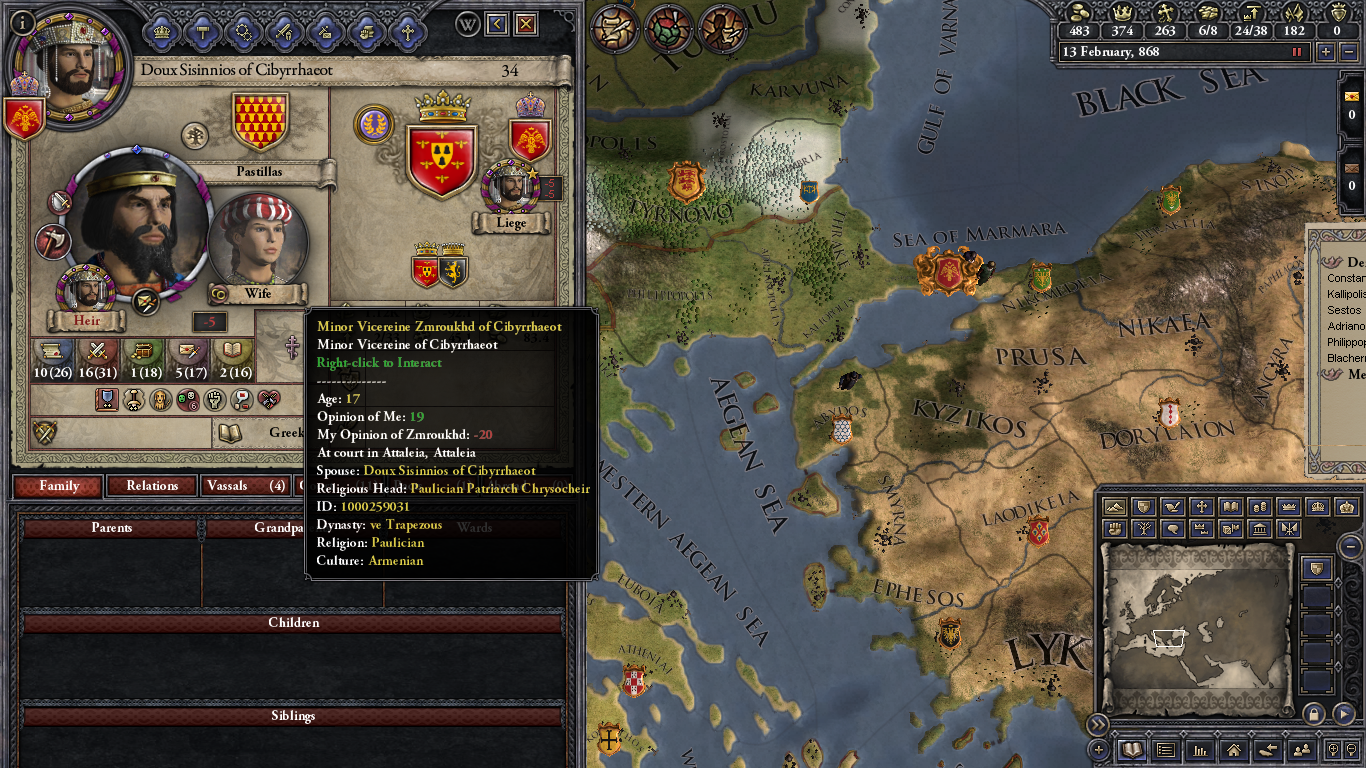Open the character's Wikipedia page via W icon
The image size is (1366, 768).
tap(466, 23)
